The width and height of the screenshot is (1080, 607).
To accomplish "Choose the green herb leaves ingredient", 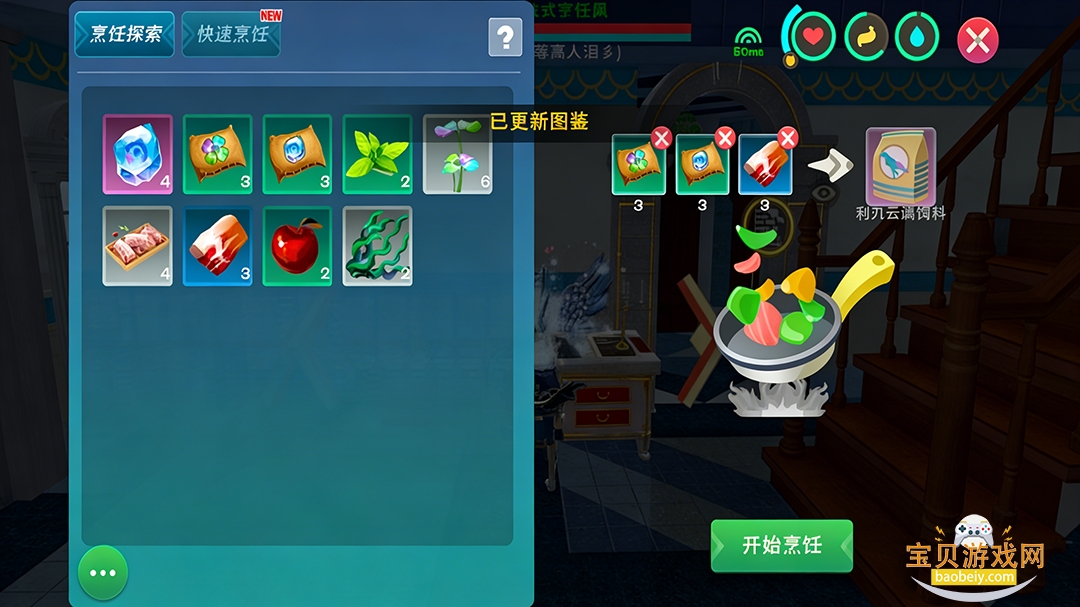I will tap(377, 154).
